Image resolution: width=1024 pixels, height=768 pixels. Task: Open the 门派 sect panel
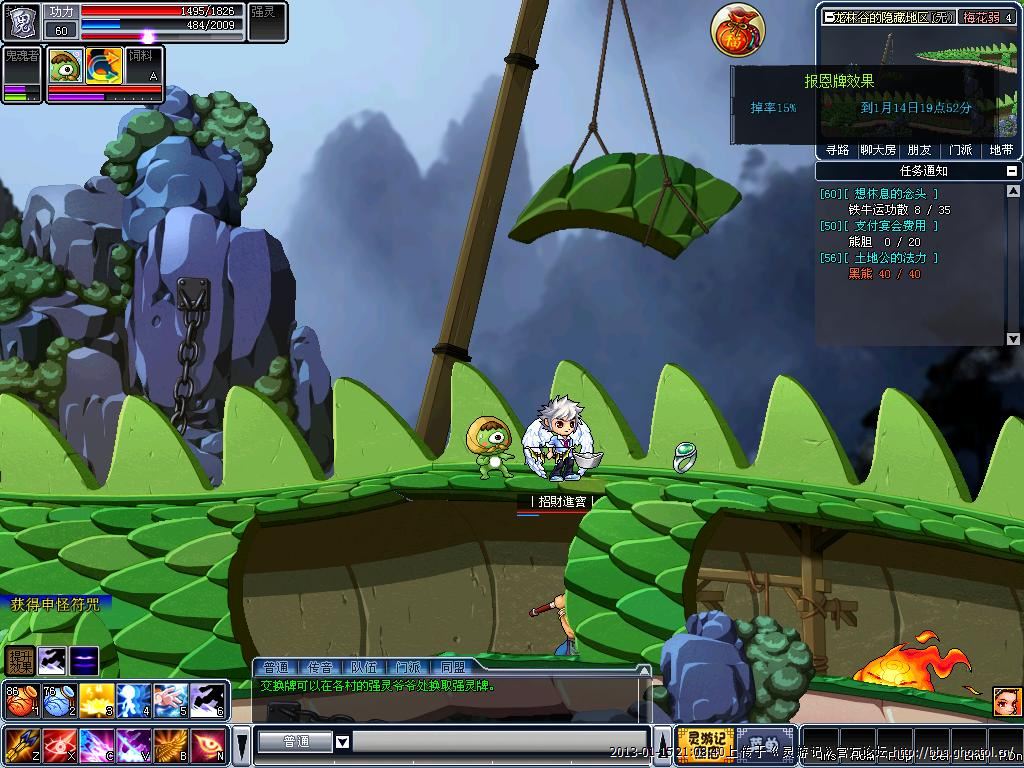[959, 150]
